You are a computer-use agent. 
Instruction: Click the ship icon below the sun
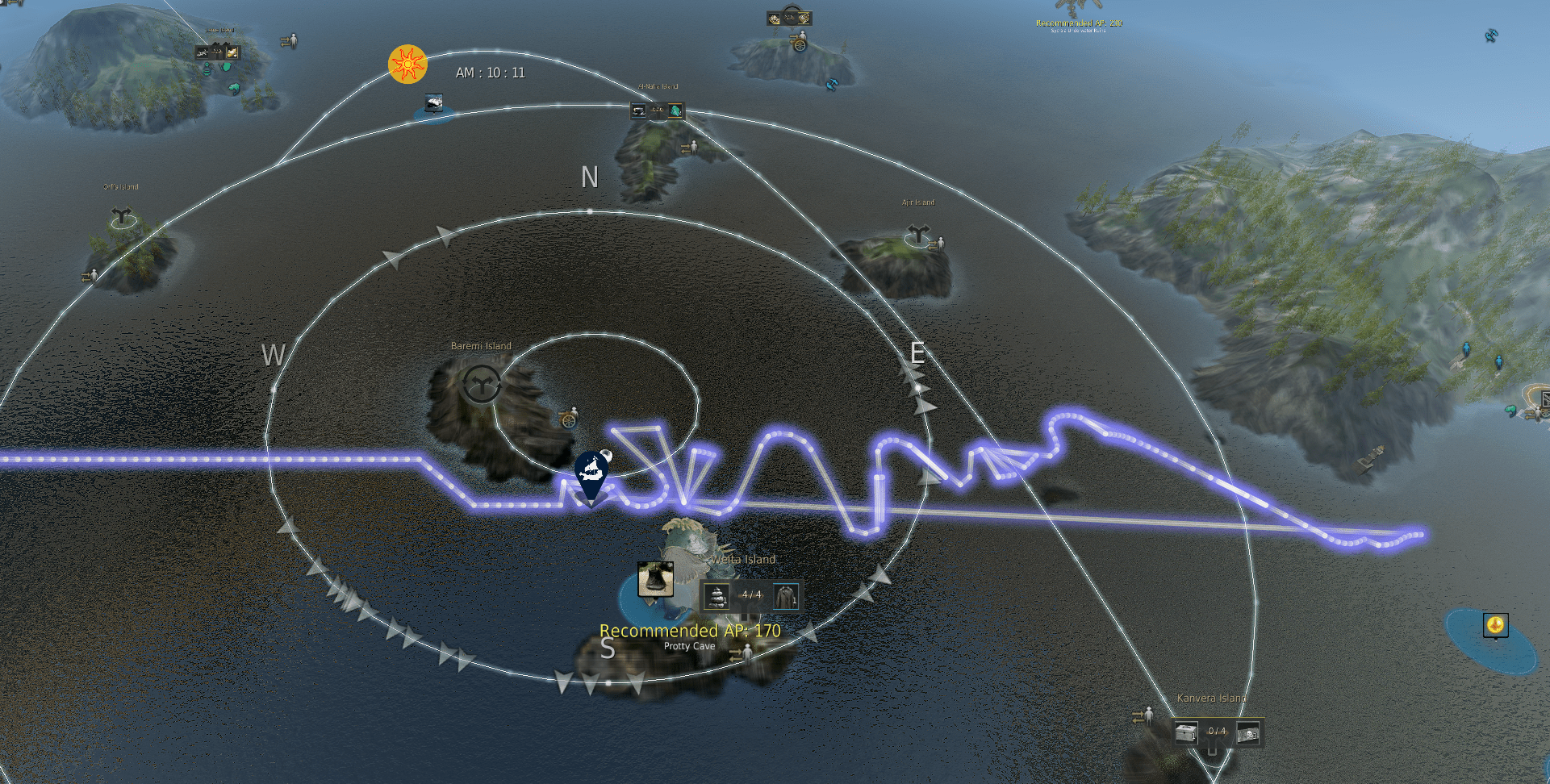point(434,103)
